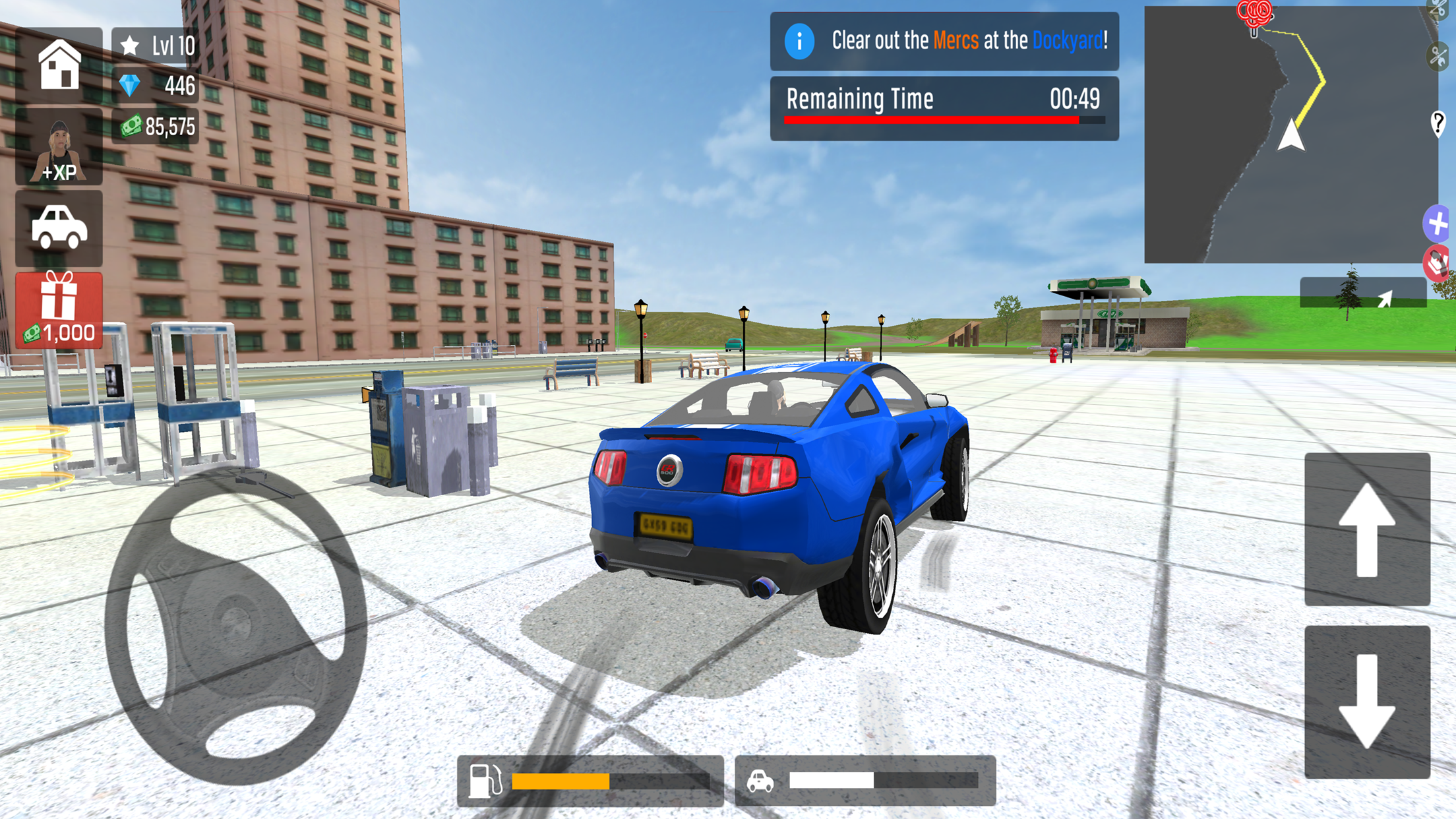Tap the question mark marker
This screenshot has height=819, width=1456.
coord(1438,123)
